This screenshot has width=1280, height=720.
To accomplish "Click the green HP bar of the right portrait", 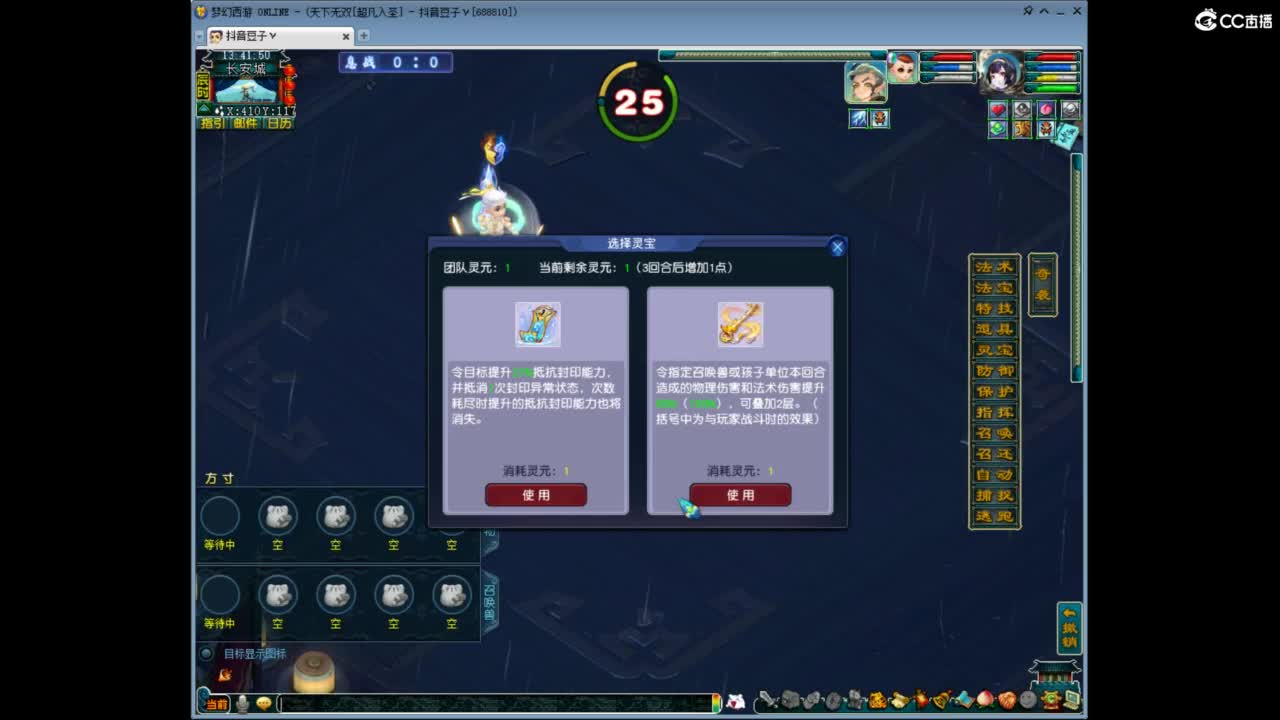I will click(x=1052, y=88).
